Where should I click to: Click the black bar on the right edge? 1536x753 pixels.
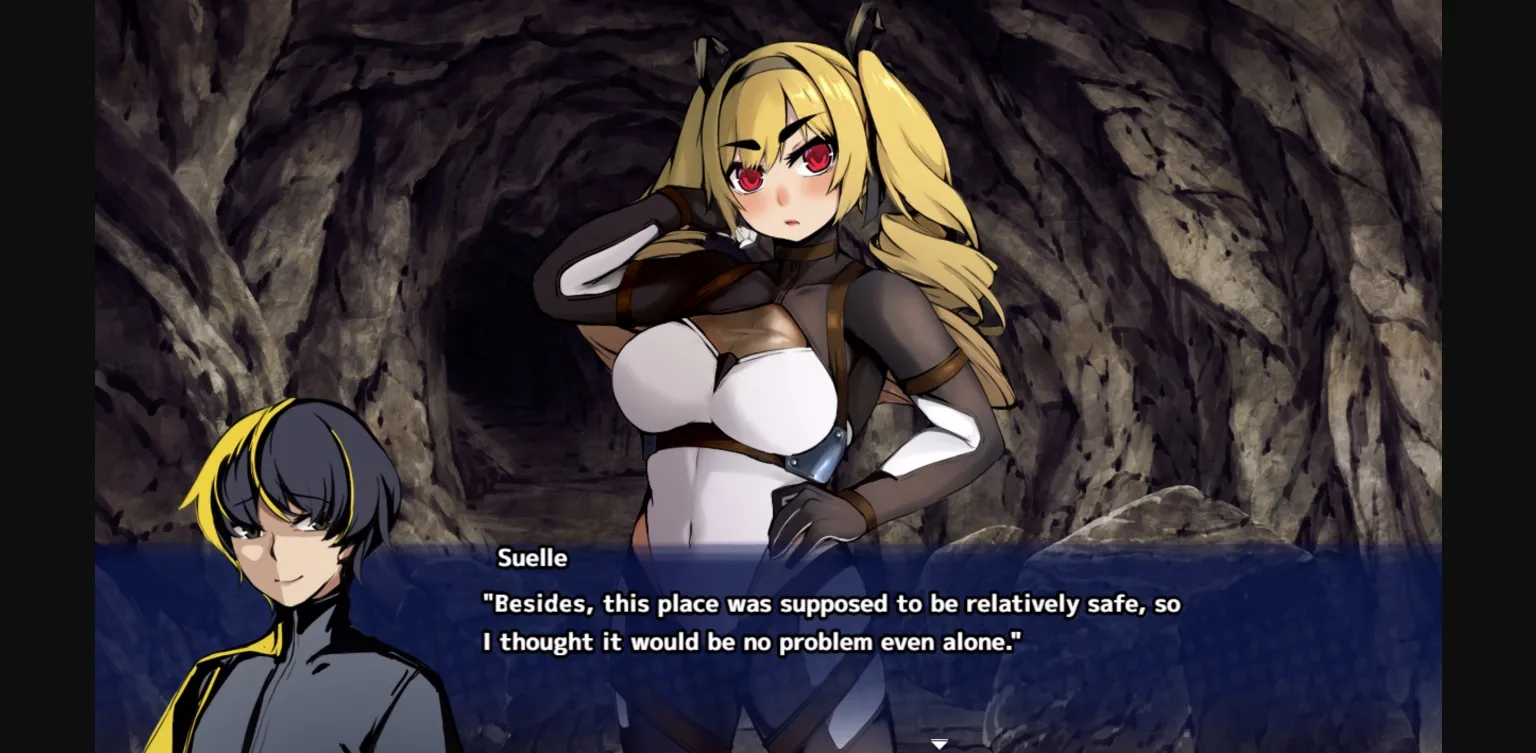[x=1490, y=376]
